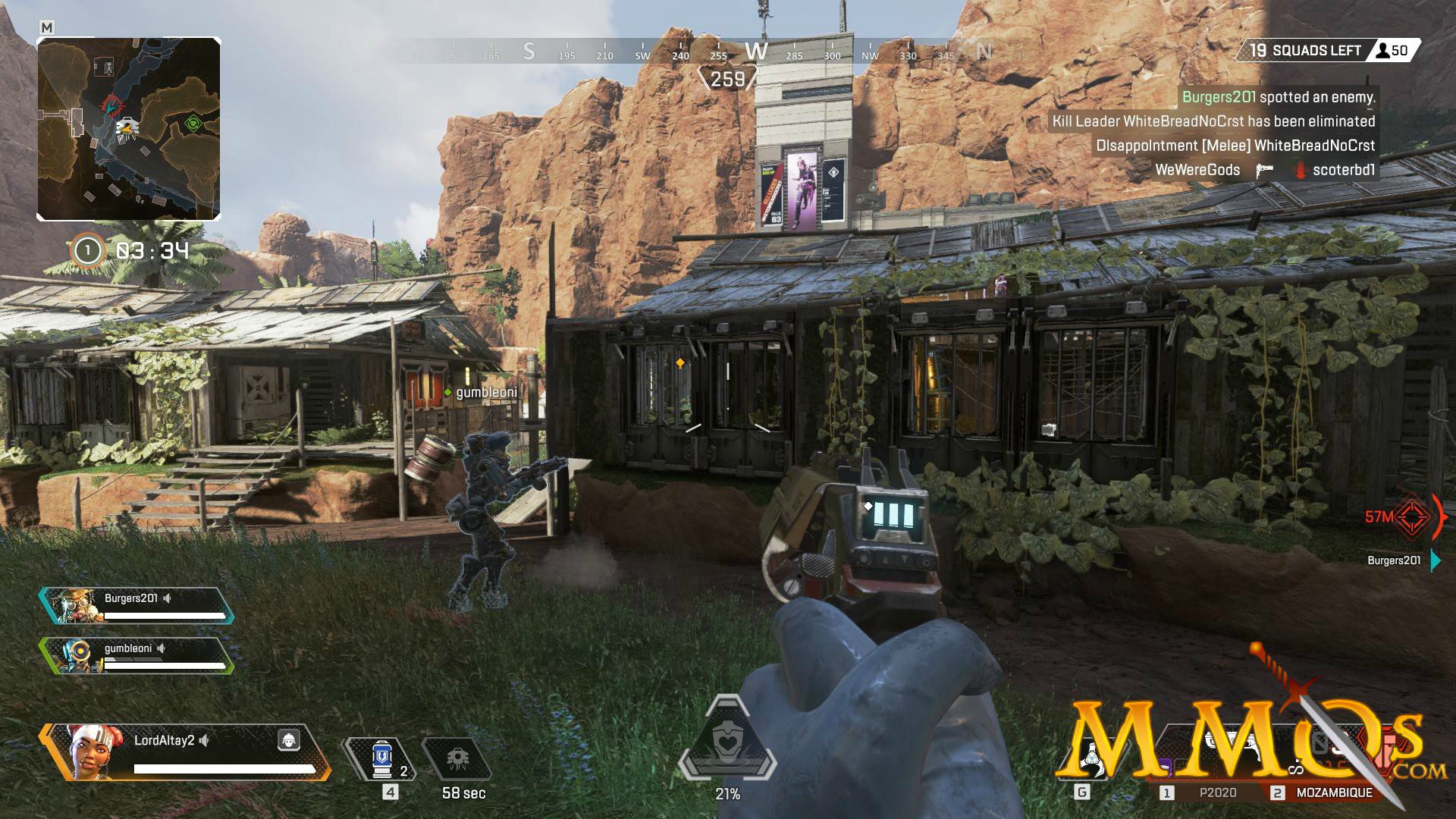Open the minimap
The image size is (1456, 819).
129,129
